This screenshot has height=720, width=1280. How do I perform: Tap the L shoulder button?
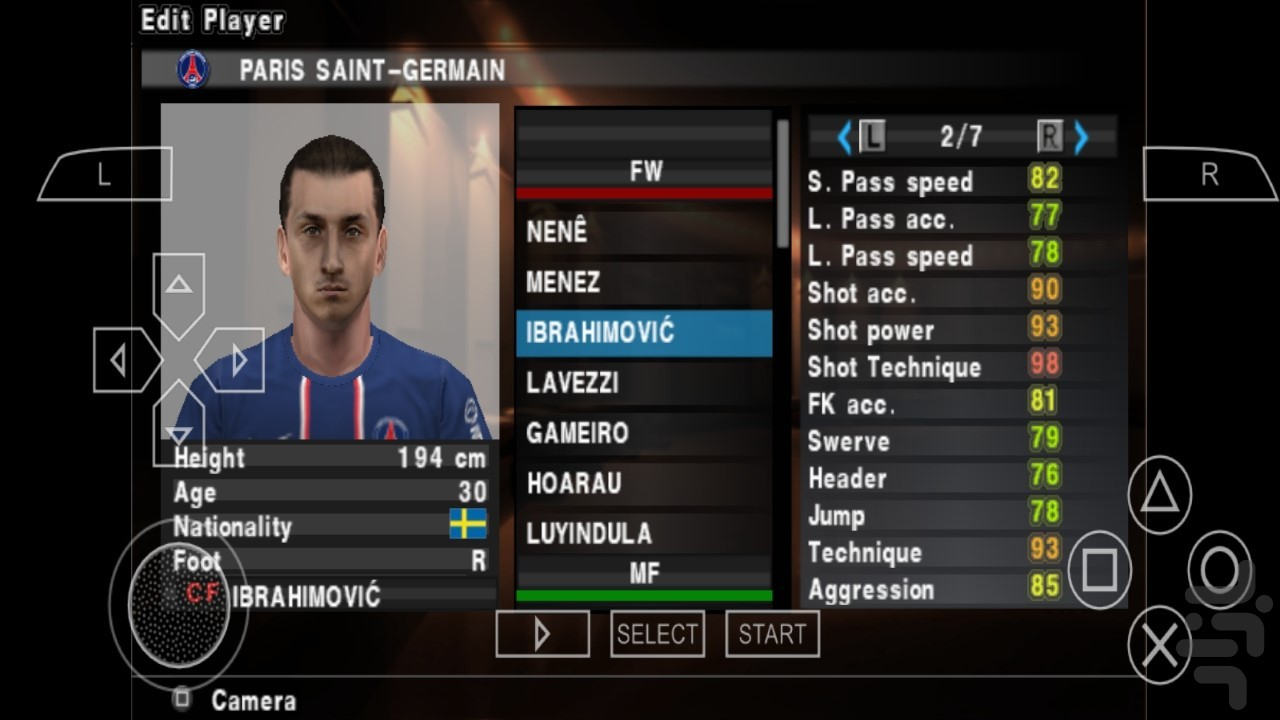[x=104, y=172]
